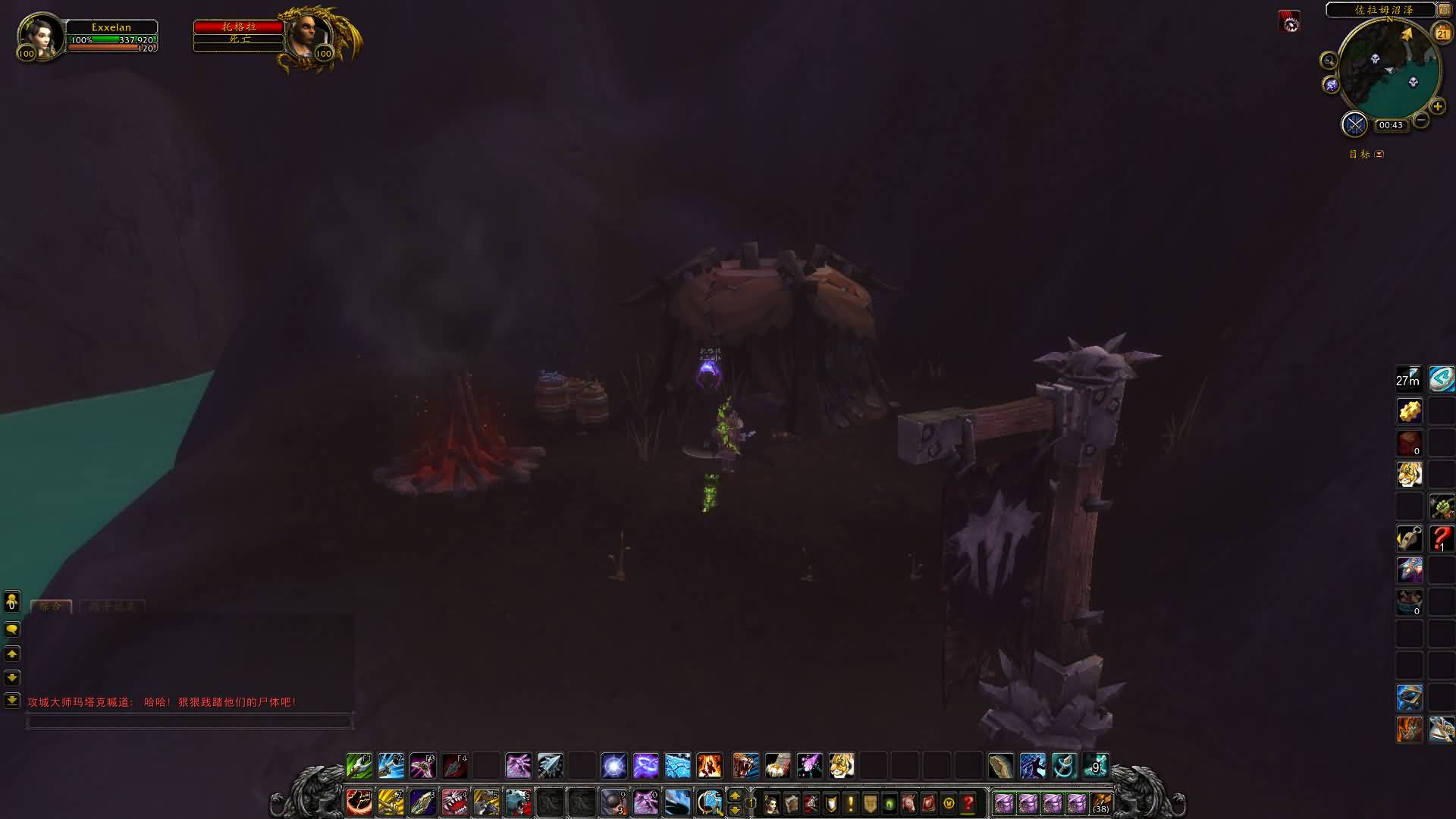This screenshot has height=819, width=1456.
Task: Open the minimap tracking magnifier button
Action: pyautogui.click(x=1328, y=61)
